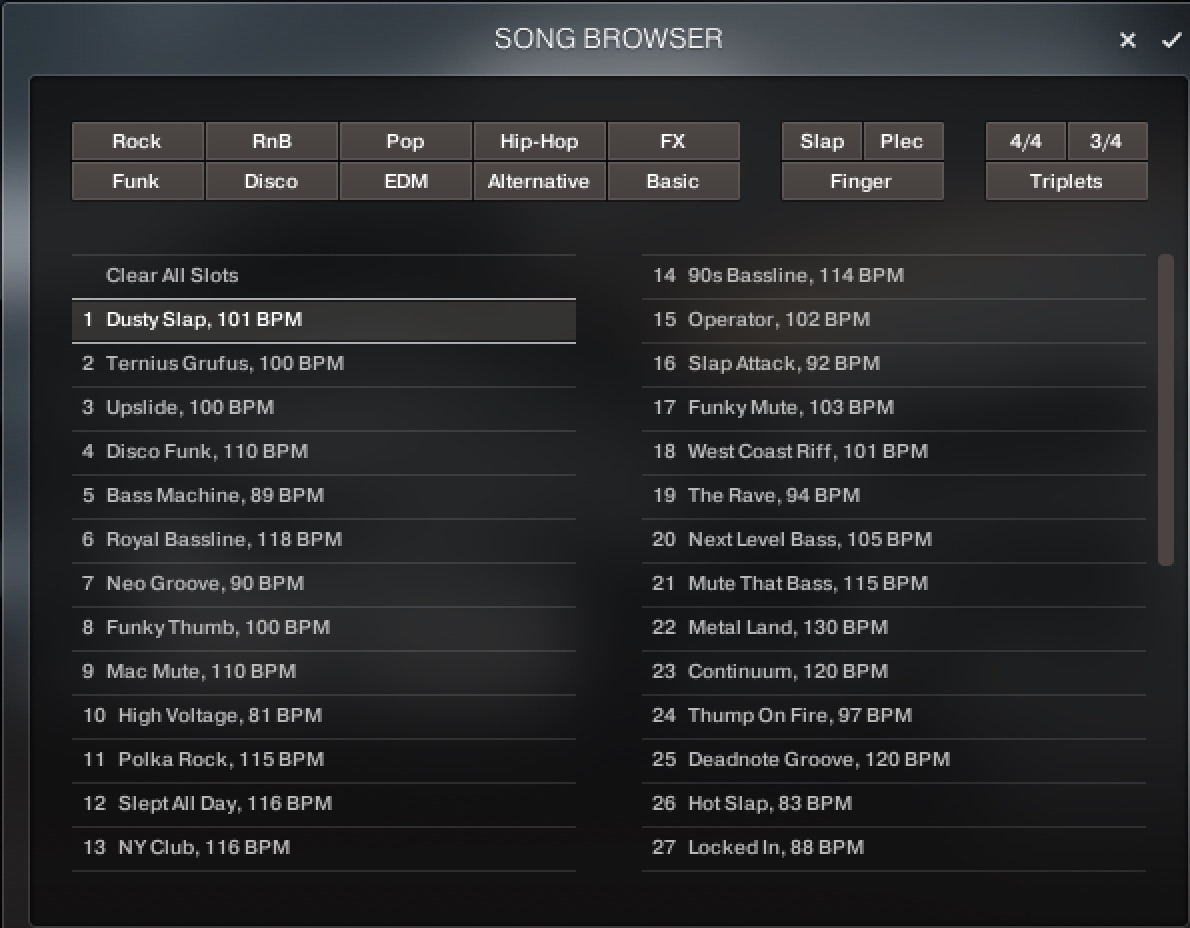Pick the Polka Rock song

221,759
